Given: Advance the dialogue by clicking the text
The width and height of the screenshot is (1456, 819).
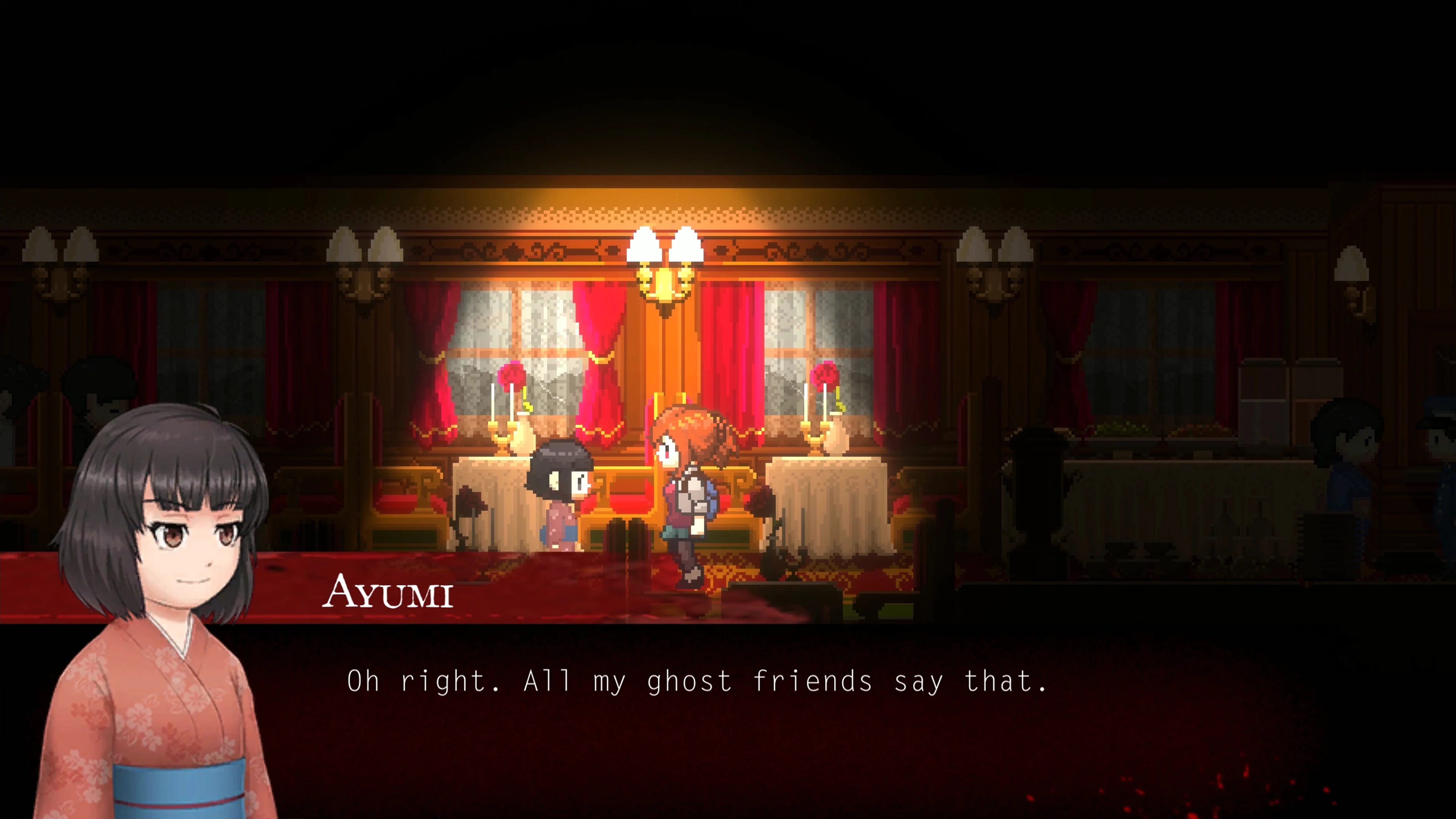Looking at the screenshot, I should (723, 684).
